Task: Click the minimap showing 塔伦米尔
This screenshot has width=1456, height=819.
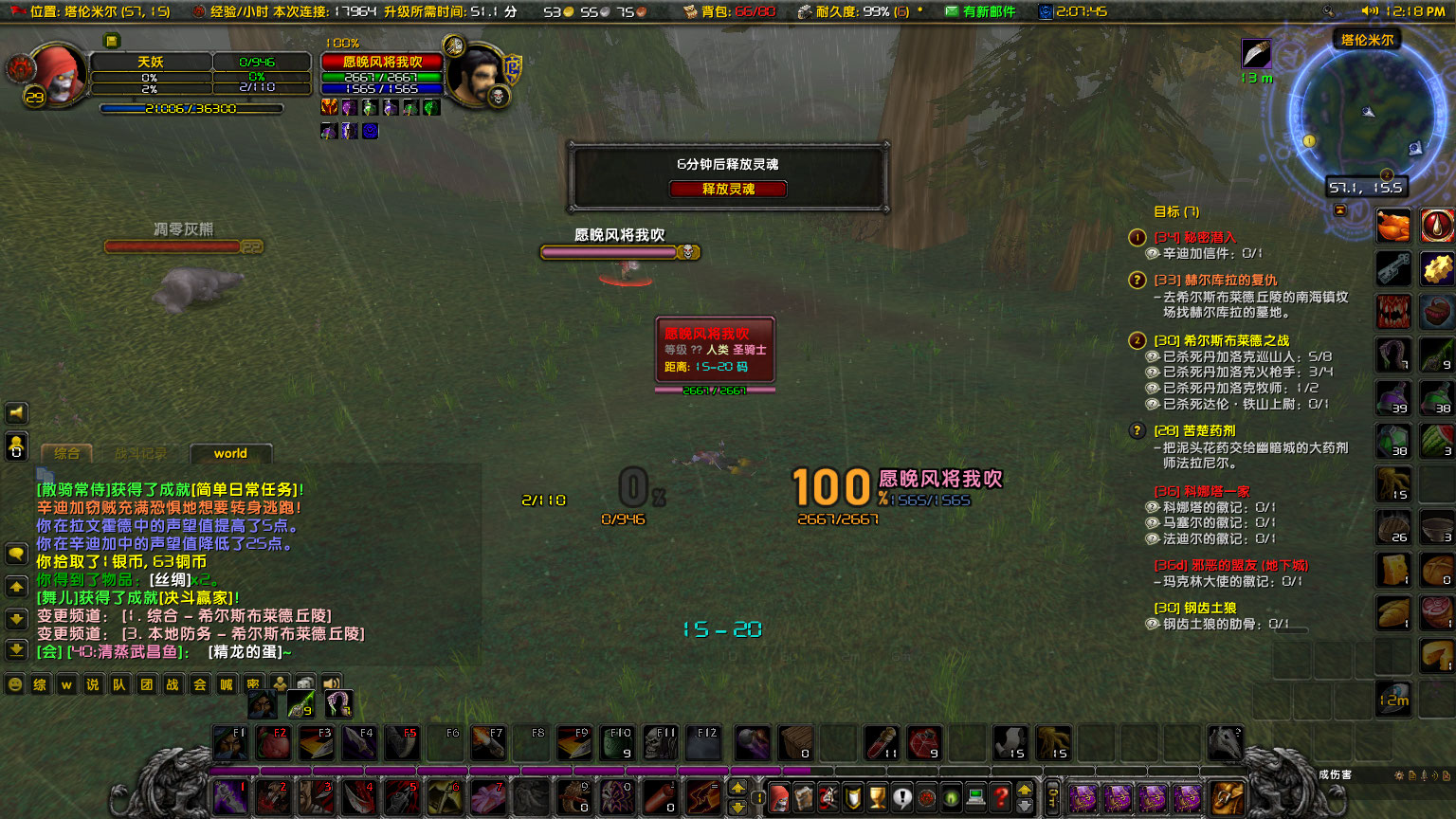Action: tap(1370, 114)
